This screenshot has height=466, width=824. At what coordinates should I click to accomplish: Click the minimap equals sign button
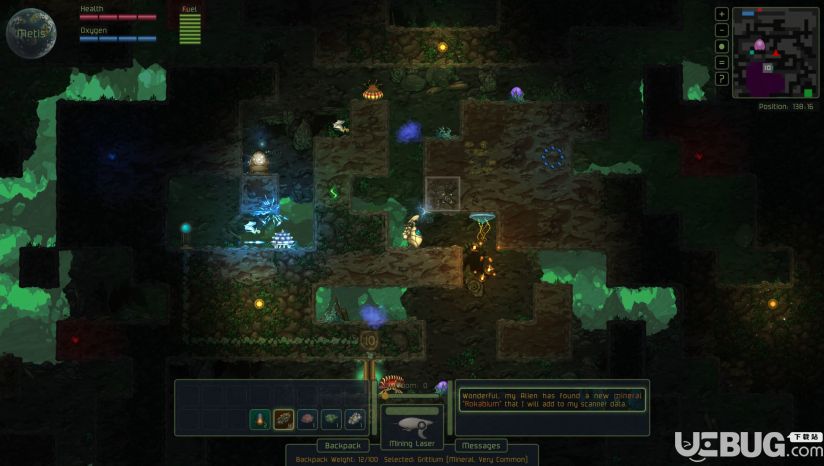tap(722, 62)
